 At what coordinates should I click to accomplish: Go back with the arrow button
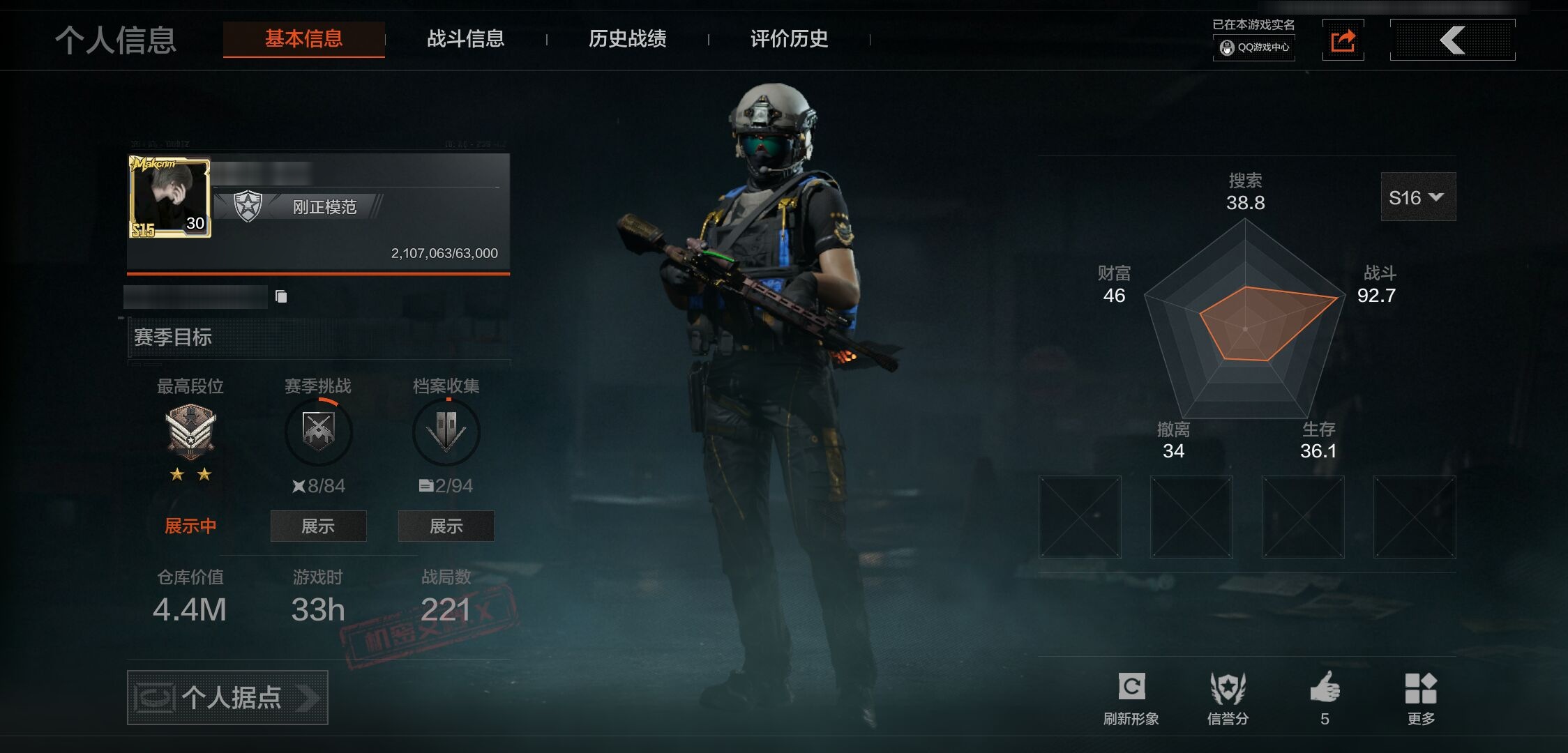click(1452, 40)
